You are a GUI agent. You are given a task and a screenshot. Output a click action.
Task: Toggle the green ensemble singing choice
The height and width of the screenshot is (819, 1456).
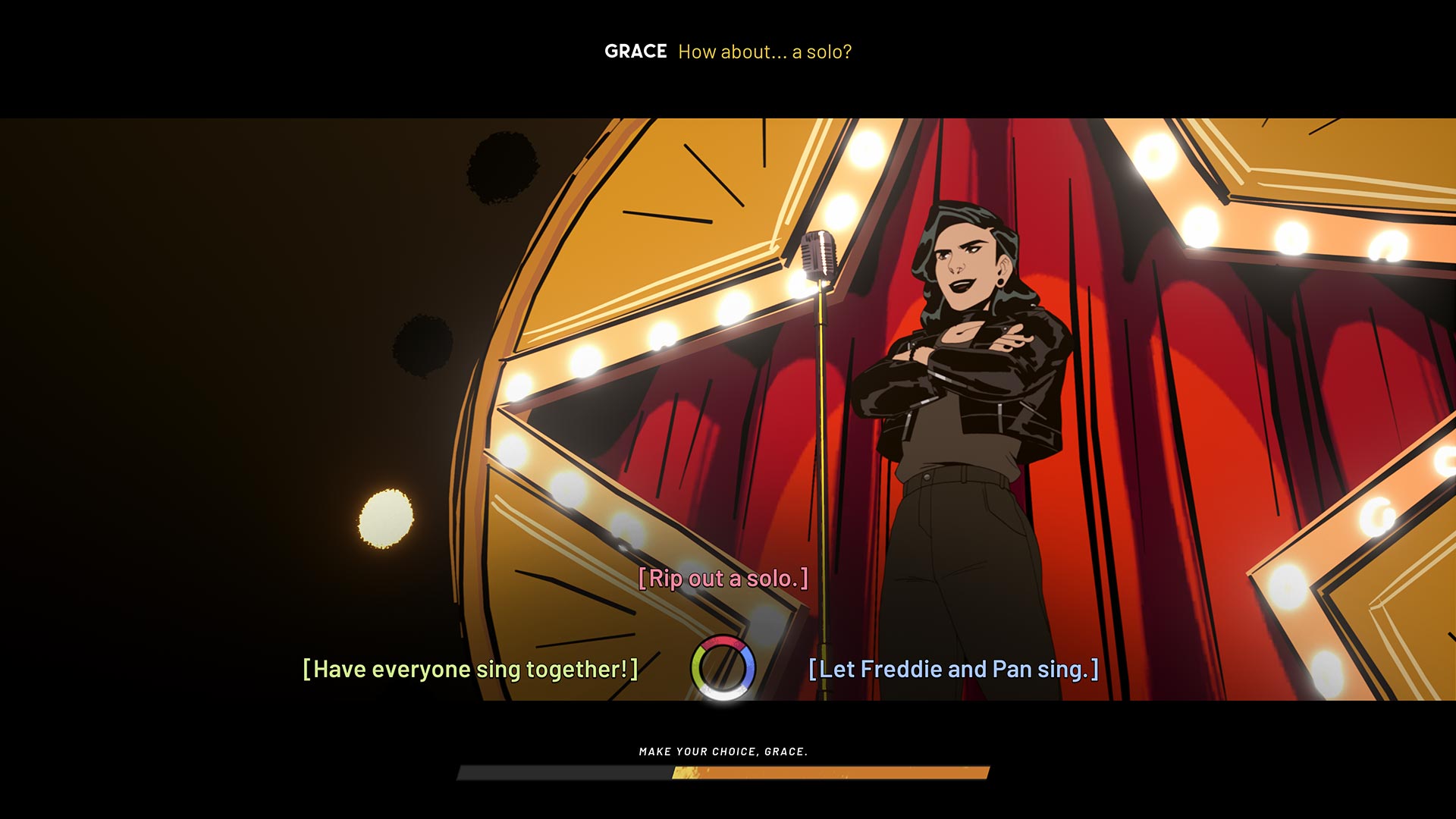(x=469, y=669)
